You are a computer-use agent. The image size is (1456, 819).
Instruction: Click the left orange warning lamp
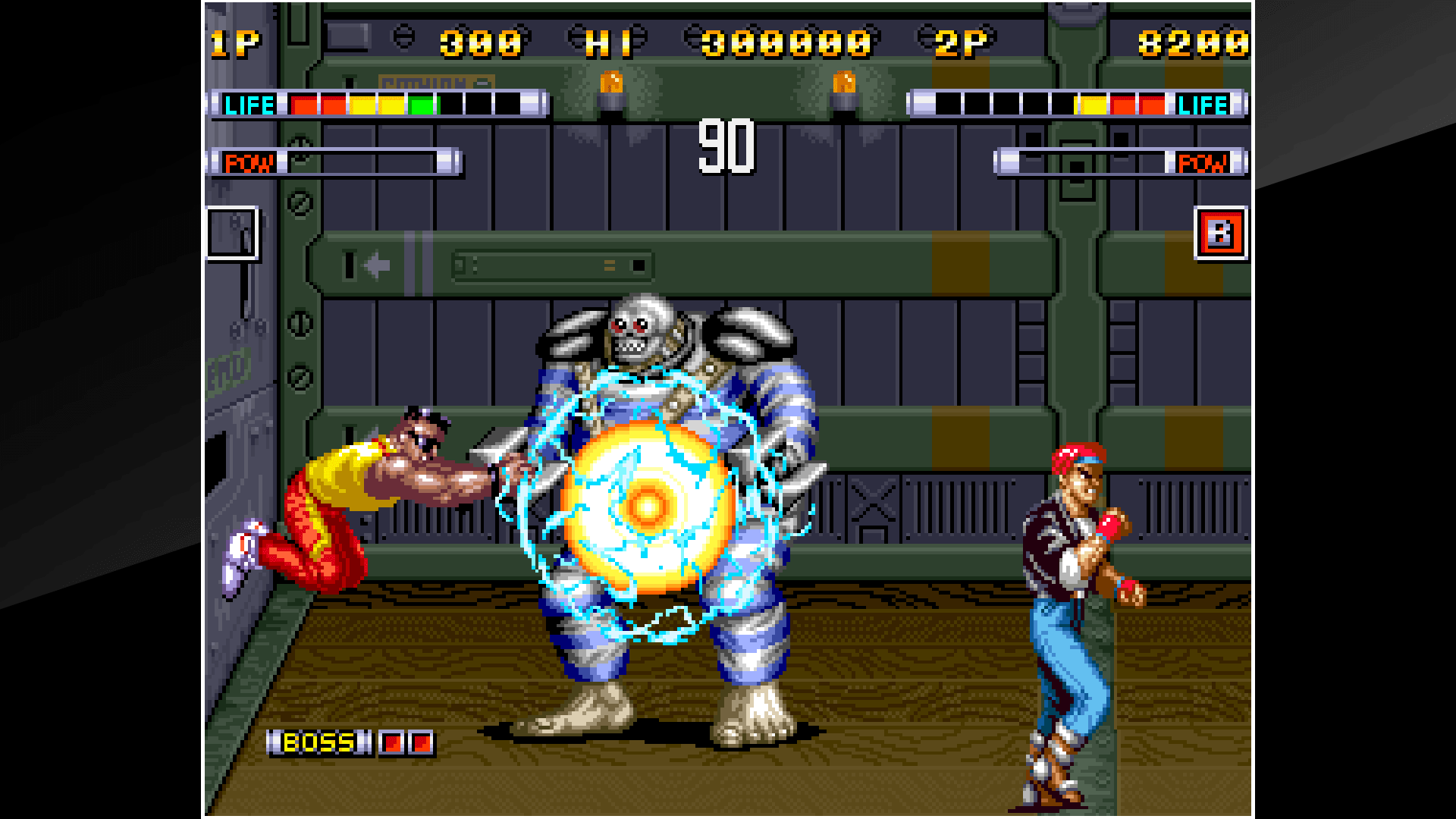(x=611, y=83)
